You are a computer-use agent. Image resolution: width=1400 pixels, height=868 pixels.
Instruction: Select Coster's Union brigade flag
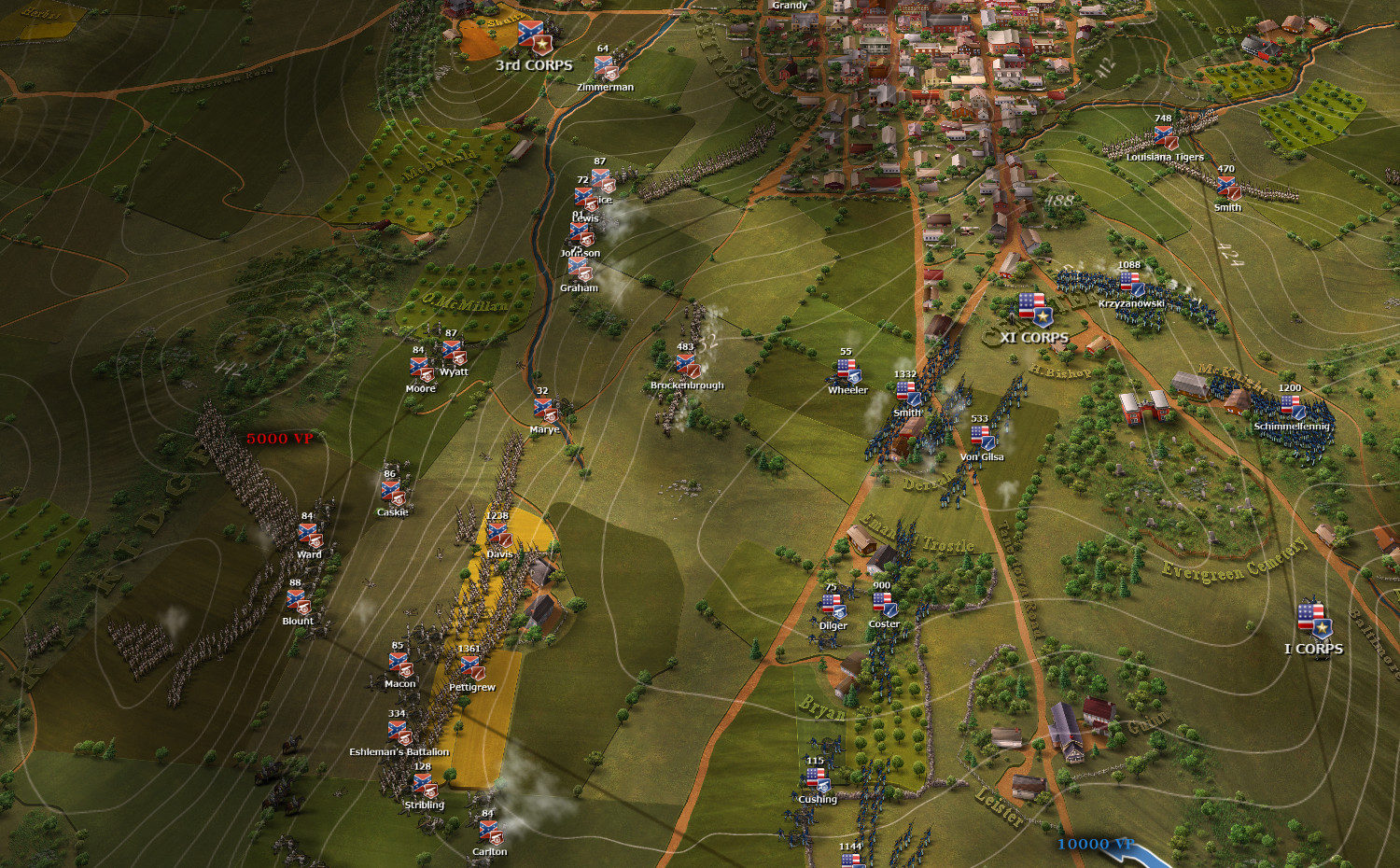[x=883, y=606]
